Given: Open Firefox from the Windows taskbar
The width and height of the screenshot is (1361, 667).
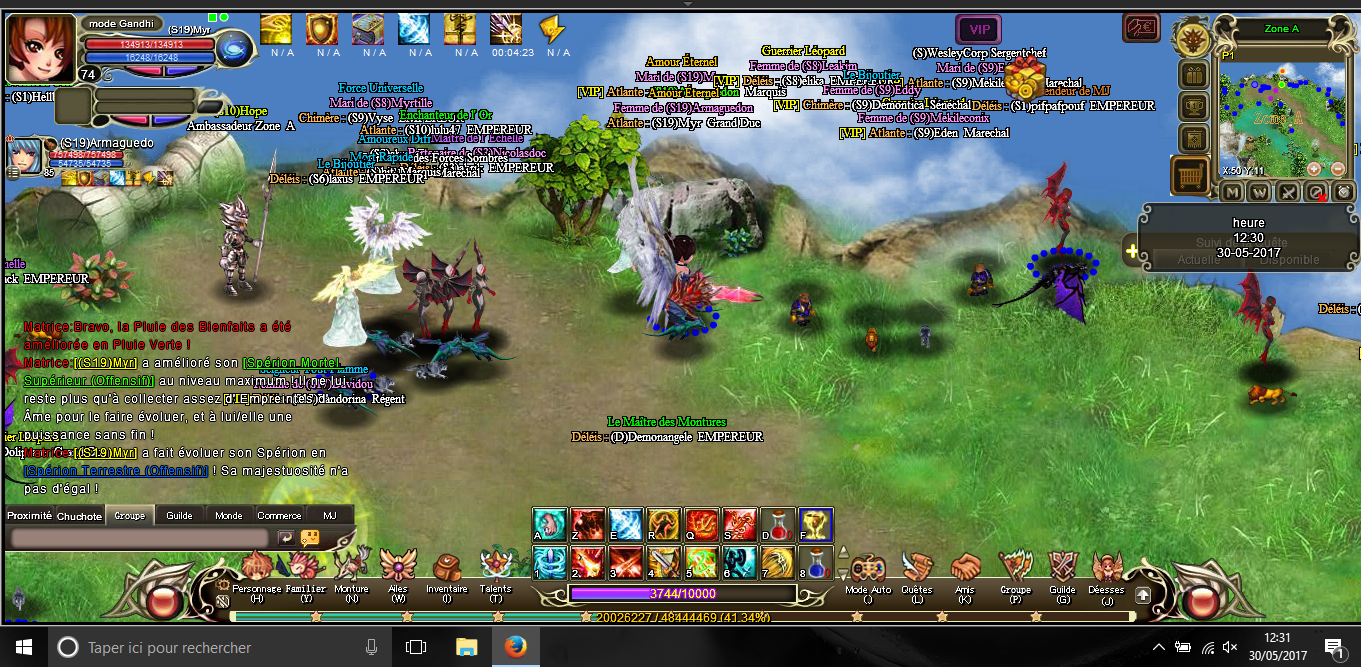Looking at the screenshot, I should [x=515, y=647].
